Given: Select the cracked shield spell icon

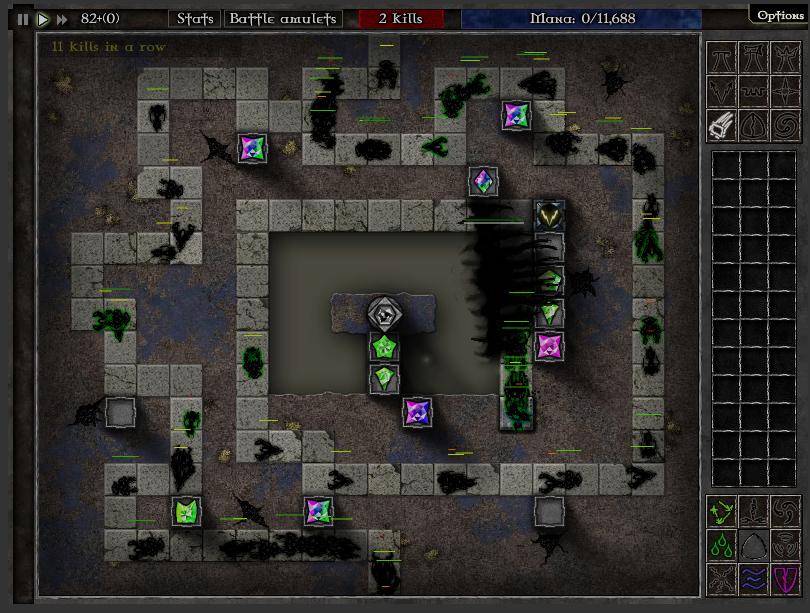Looking at the screenshot, I should pyautogui.click(x=756, y=125).
